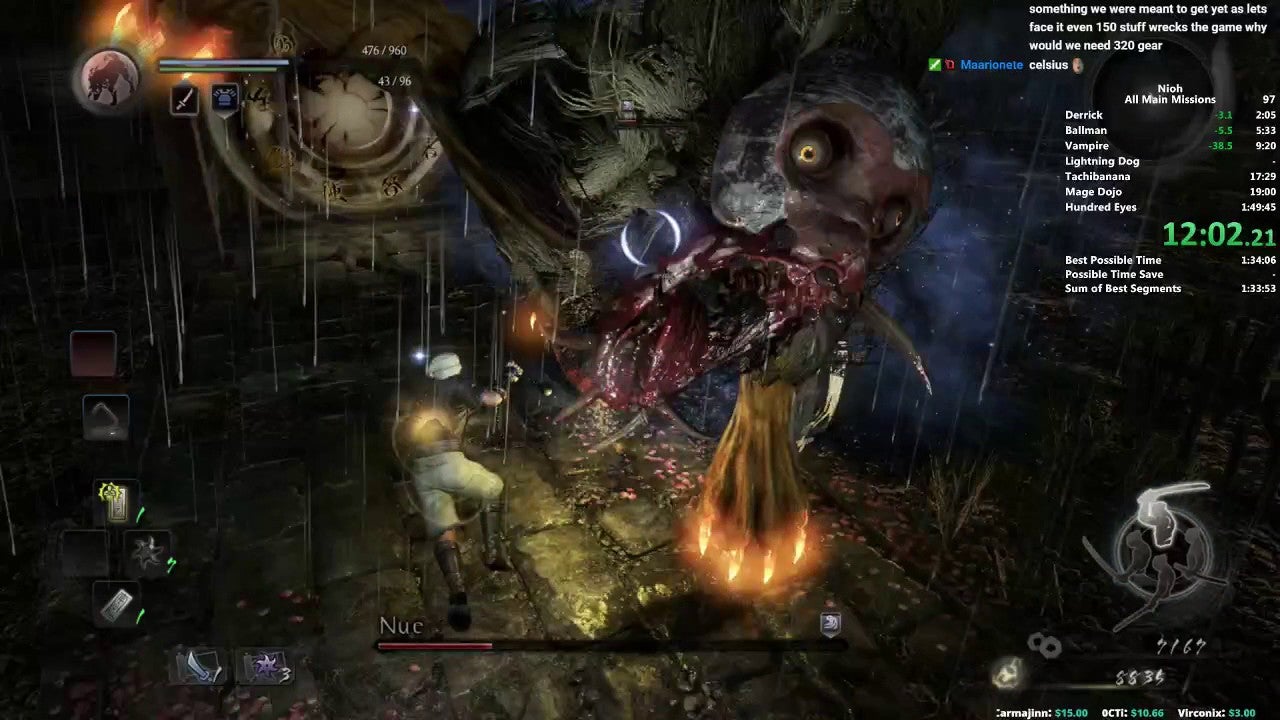The image size is (1280, 720).
Task: Select the blue ranged weapon icon
Action: click(x=225, y=100)
